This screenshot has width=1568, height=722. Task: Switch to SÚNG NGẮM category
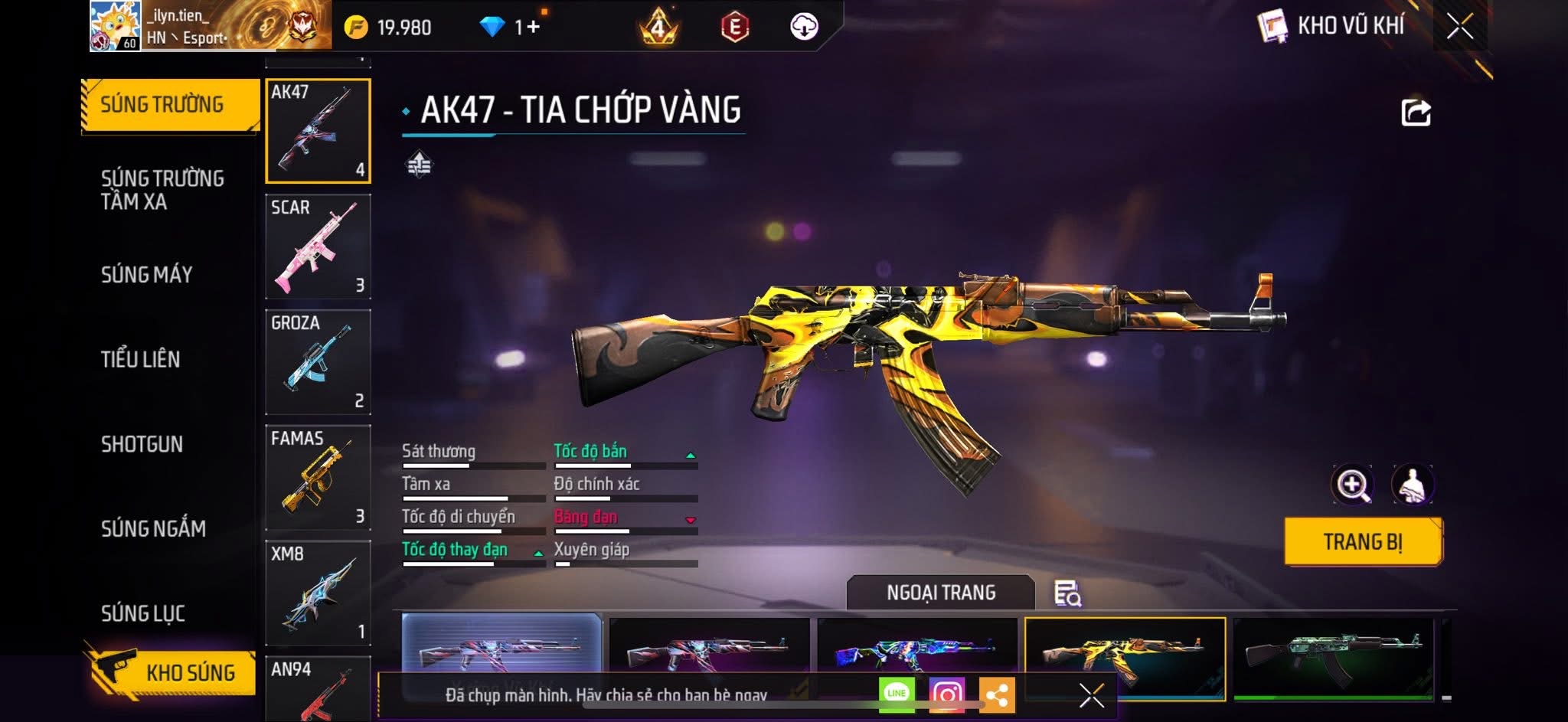pos(153,528)
